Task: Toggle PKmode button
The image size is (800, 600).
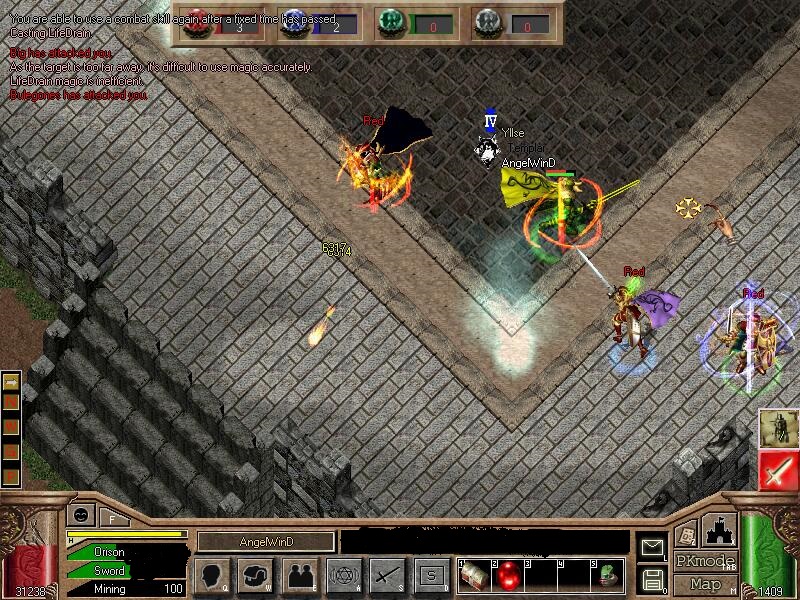Action: click(705, 562)
